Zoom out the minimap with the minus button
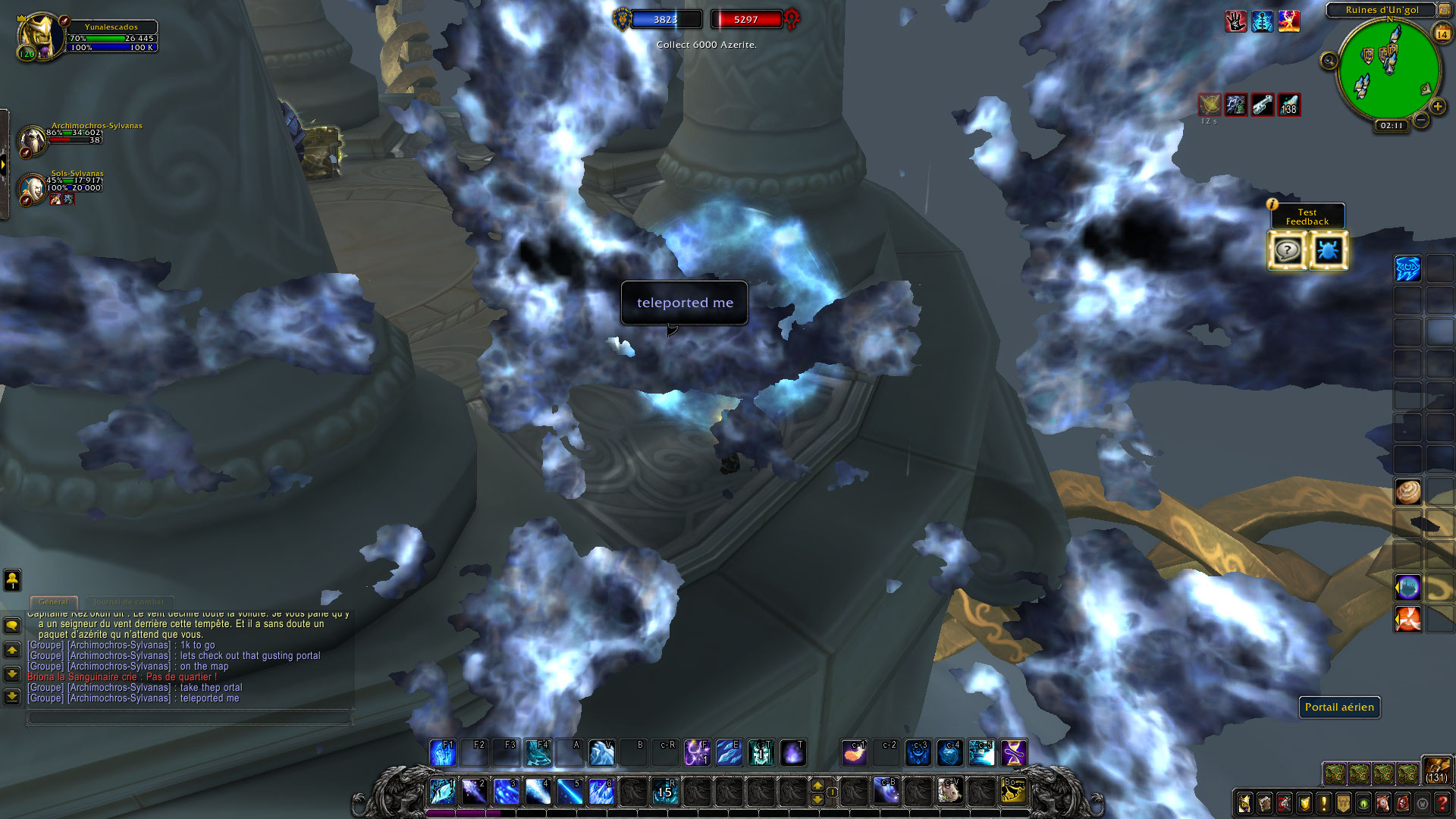This screenshot has width=1456, height=819. click(x=1421, y=120)
